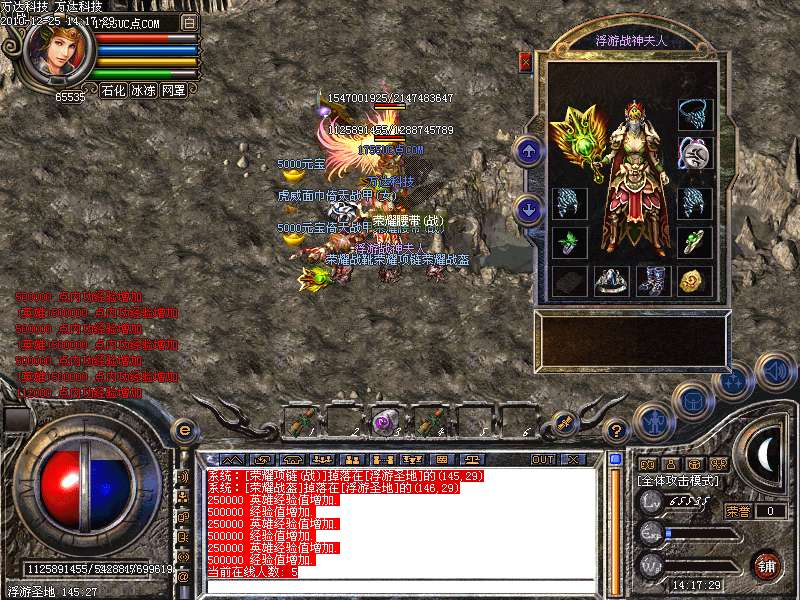Click the OUT button above the chat

(543, 459)
